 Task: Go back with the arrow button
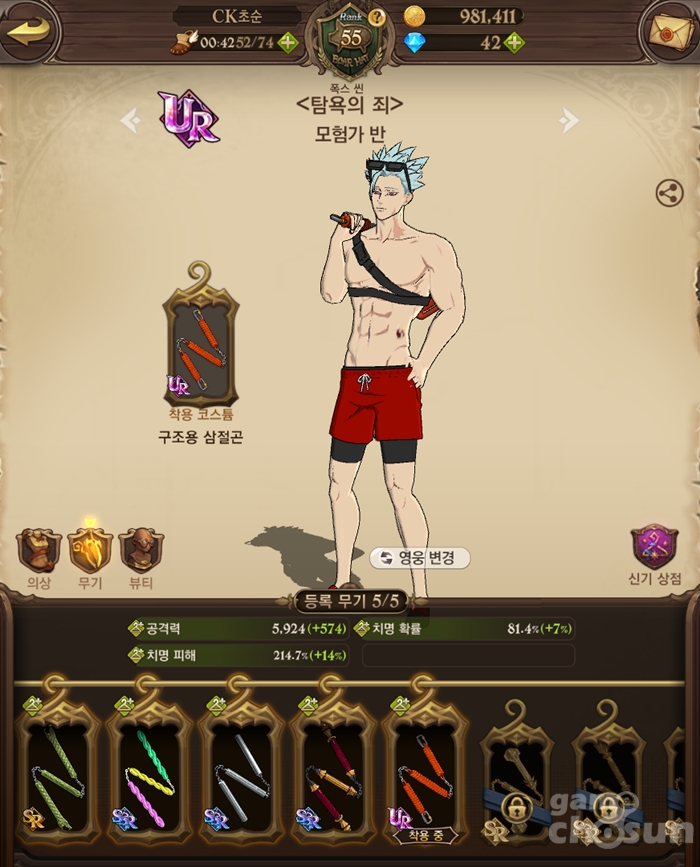point(30,30)
